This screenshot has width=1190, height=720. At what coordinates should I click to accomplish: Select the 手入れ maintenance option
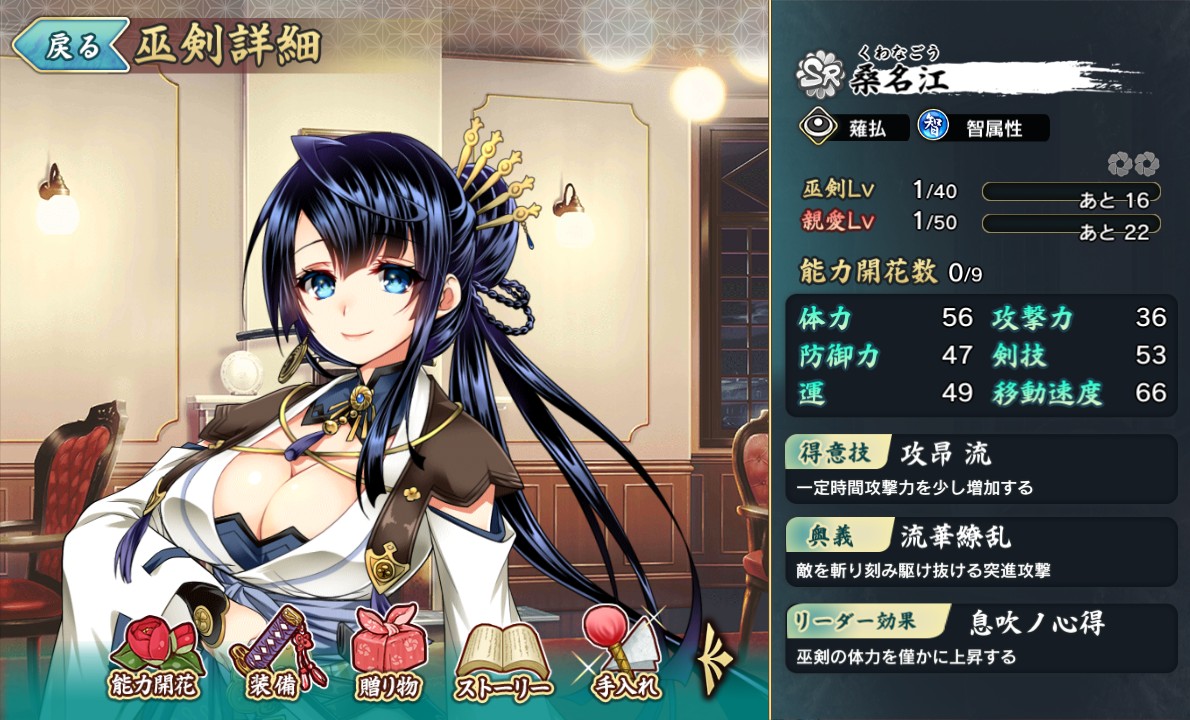620,655
